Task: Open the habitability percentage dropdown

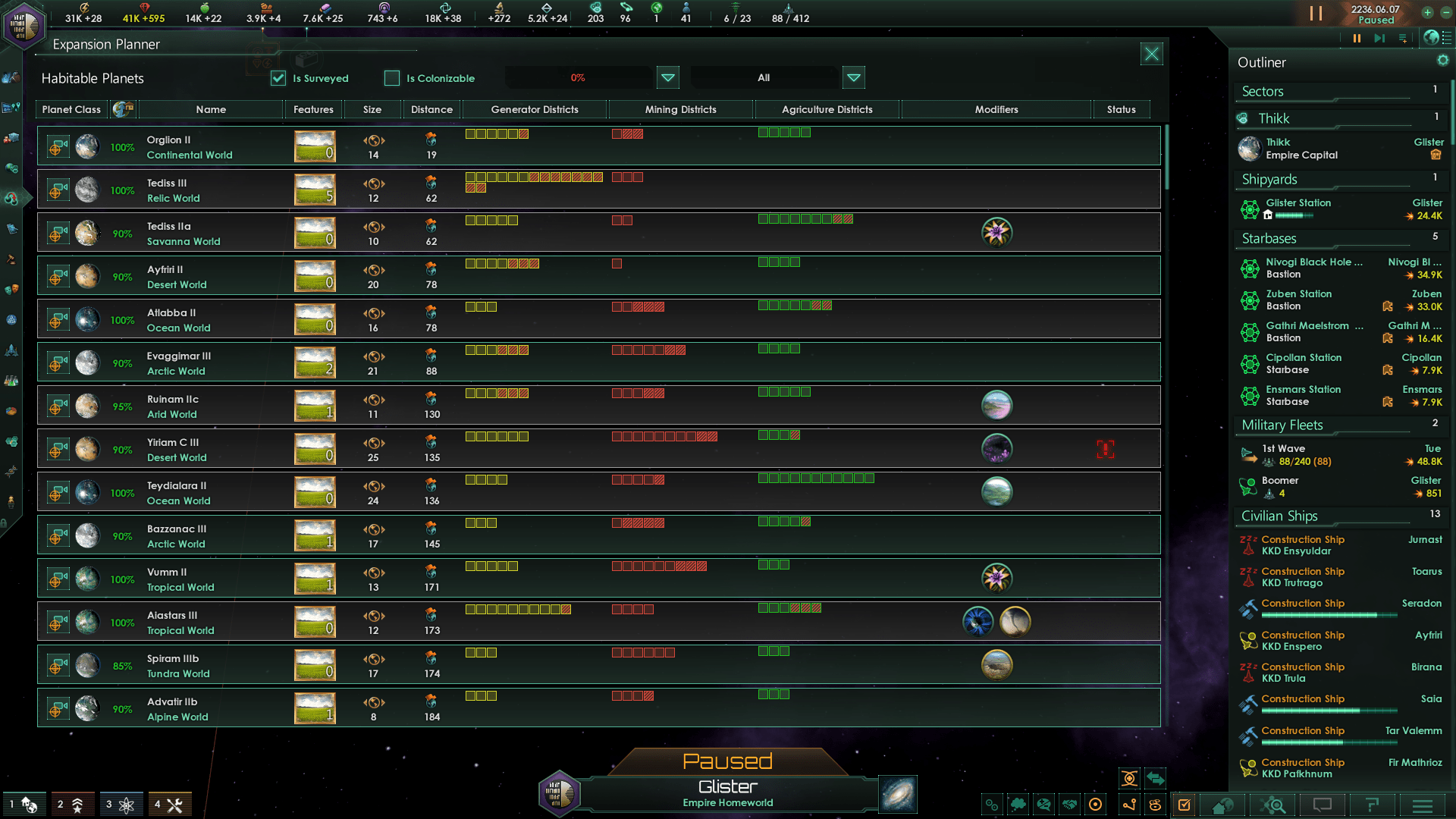Action: (667, 77)
